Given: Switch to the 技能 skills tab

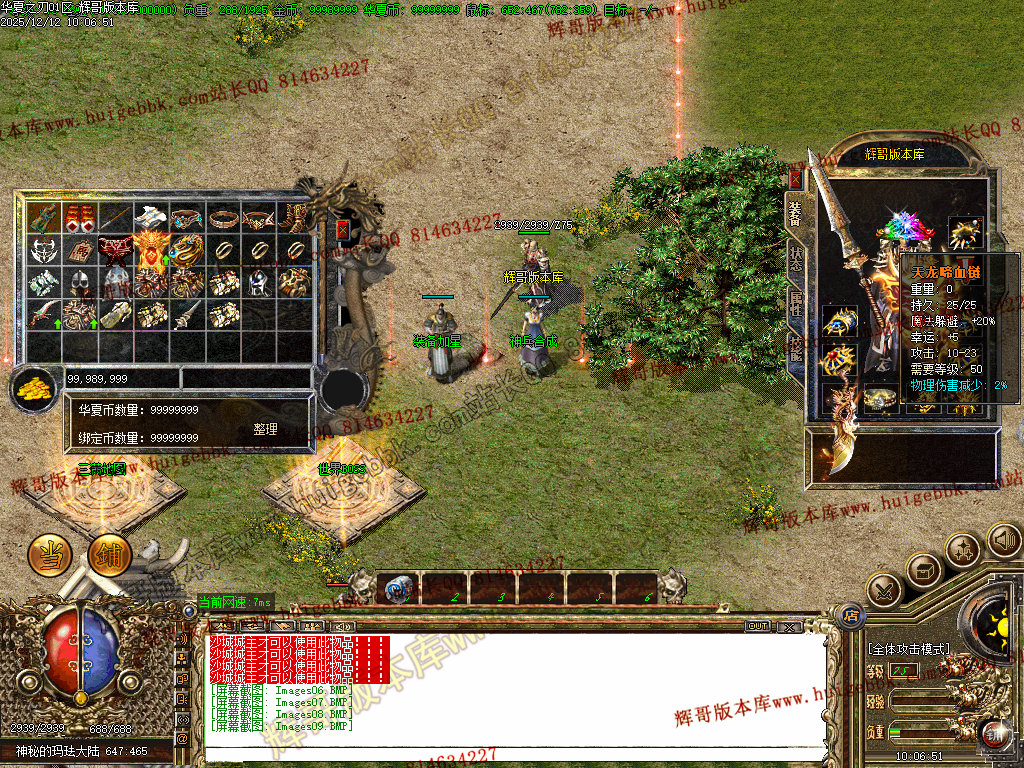Looking at the screenshot, I should click(796, 348).
